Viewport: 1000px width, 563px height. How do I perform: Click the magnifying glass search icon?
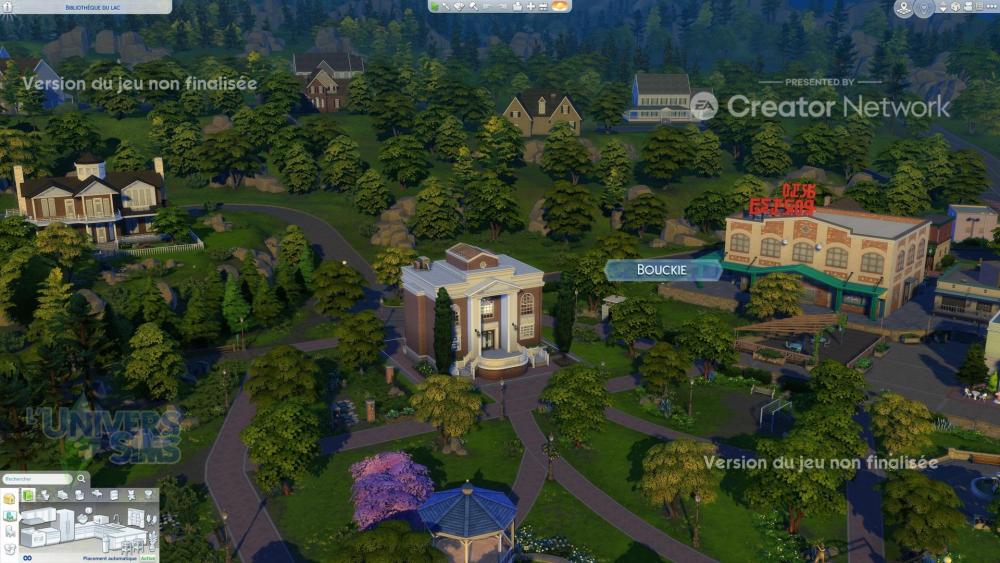point(83,479)
